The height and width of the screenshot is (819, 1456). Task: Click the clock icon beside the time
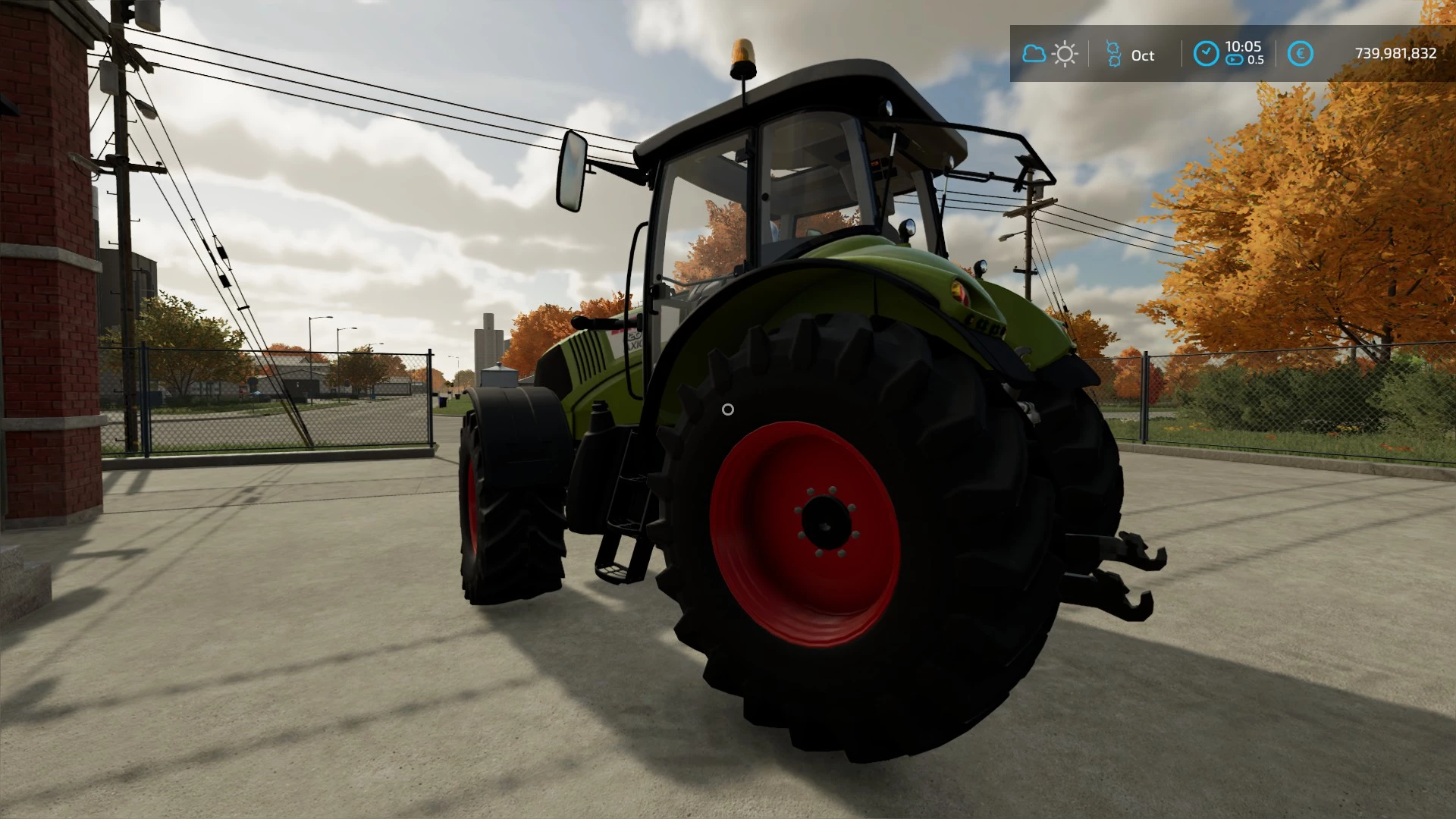tap(1206, 54)
